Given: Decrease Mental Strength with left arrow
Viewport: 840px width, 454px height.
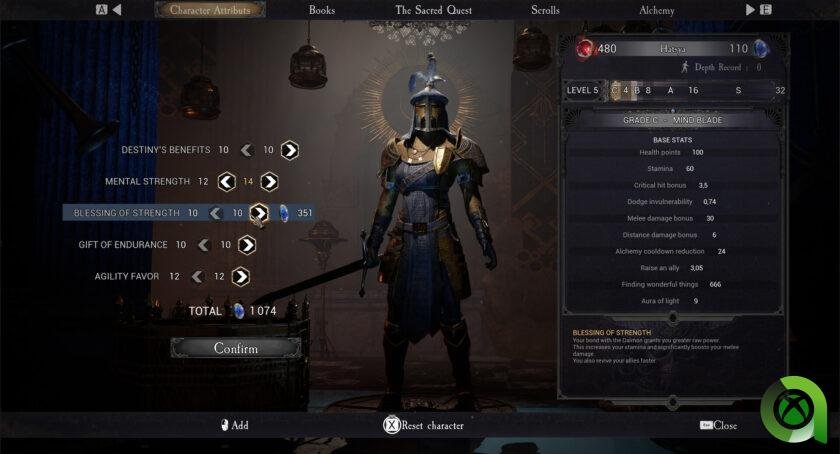Looking at the screenshot, I should 226,182.
